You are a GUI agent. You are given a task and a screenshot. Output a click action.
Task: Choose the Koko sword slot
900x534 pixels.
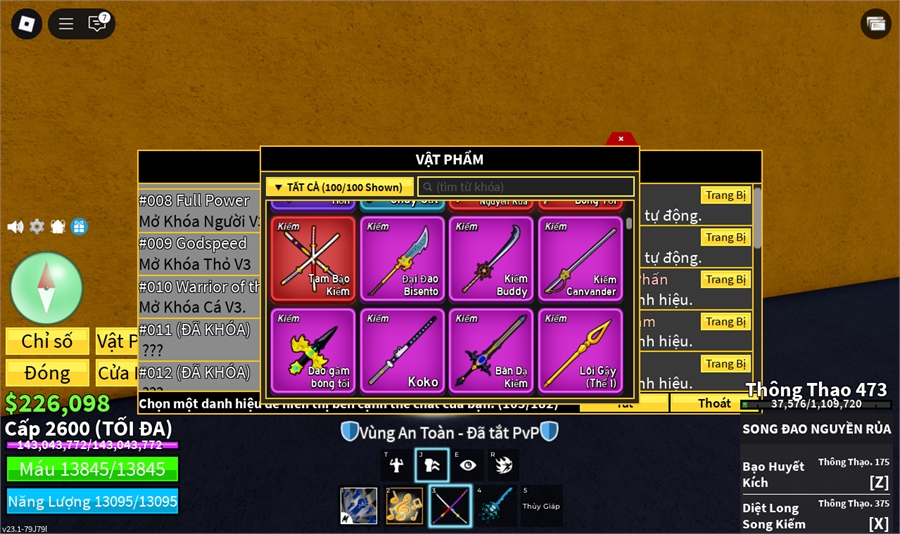coord(402,350)
